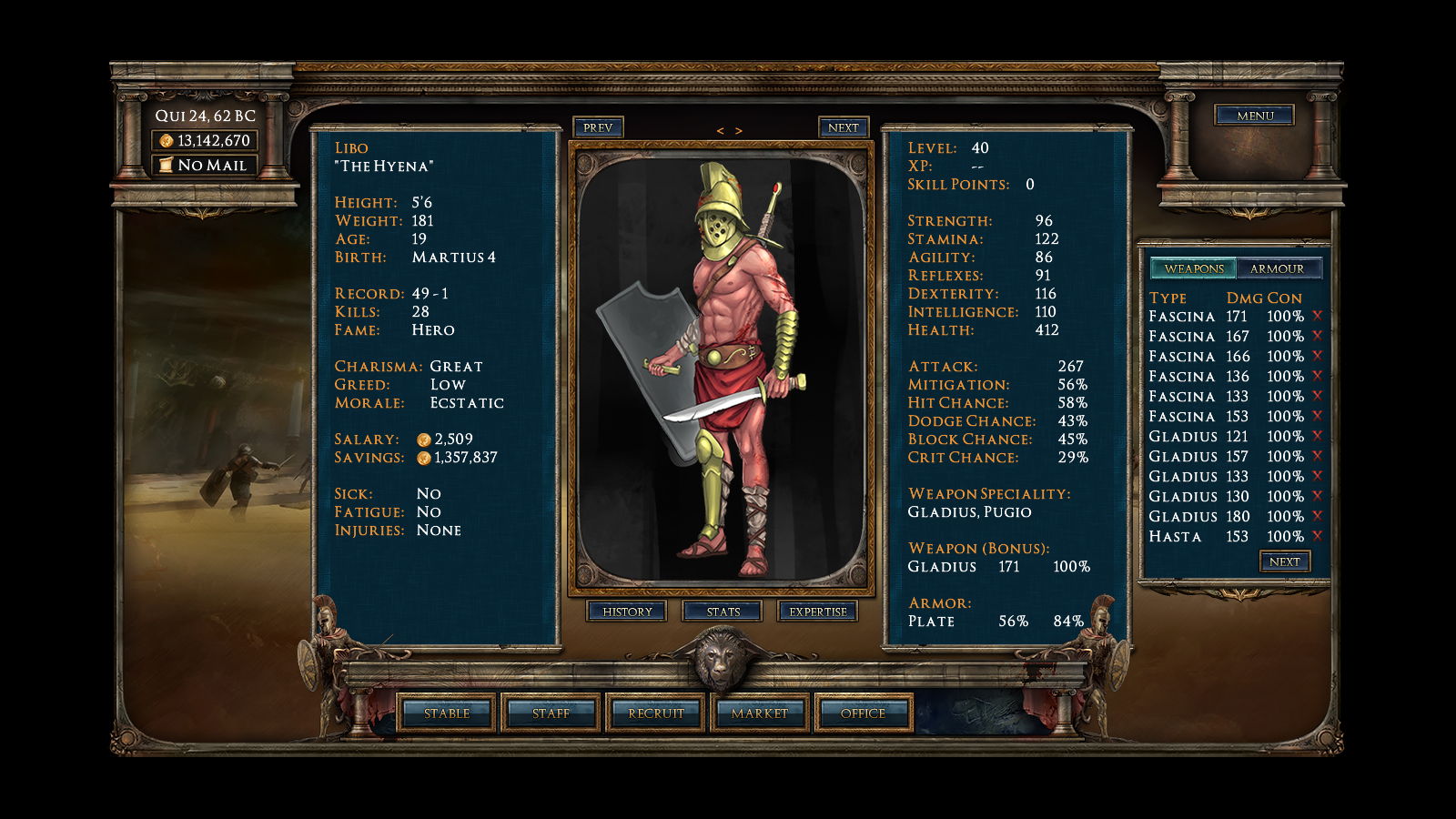This screenshot has height=819, width=1456.
Task: Open the Staff screen
Action: tap(551, 713)
